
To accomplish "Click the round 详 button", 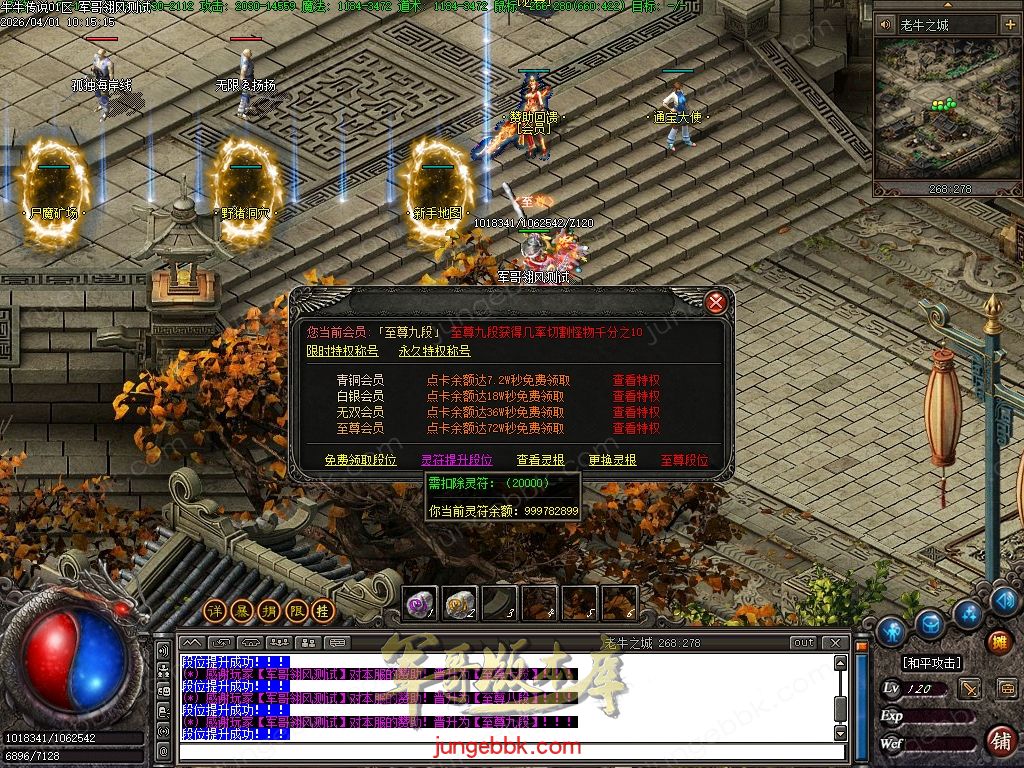I will 214,610.
